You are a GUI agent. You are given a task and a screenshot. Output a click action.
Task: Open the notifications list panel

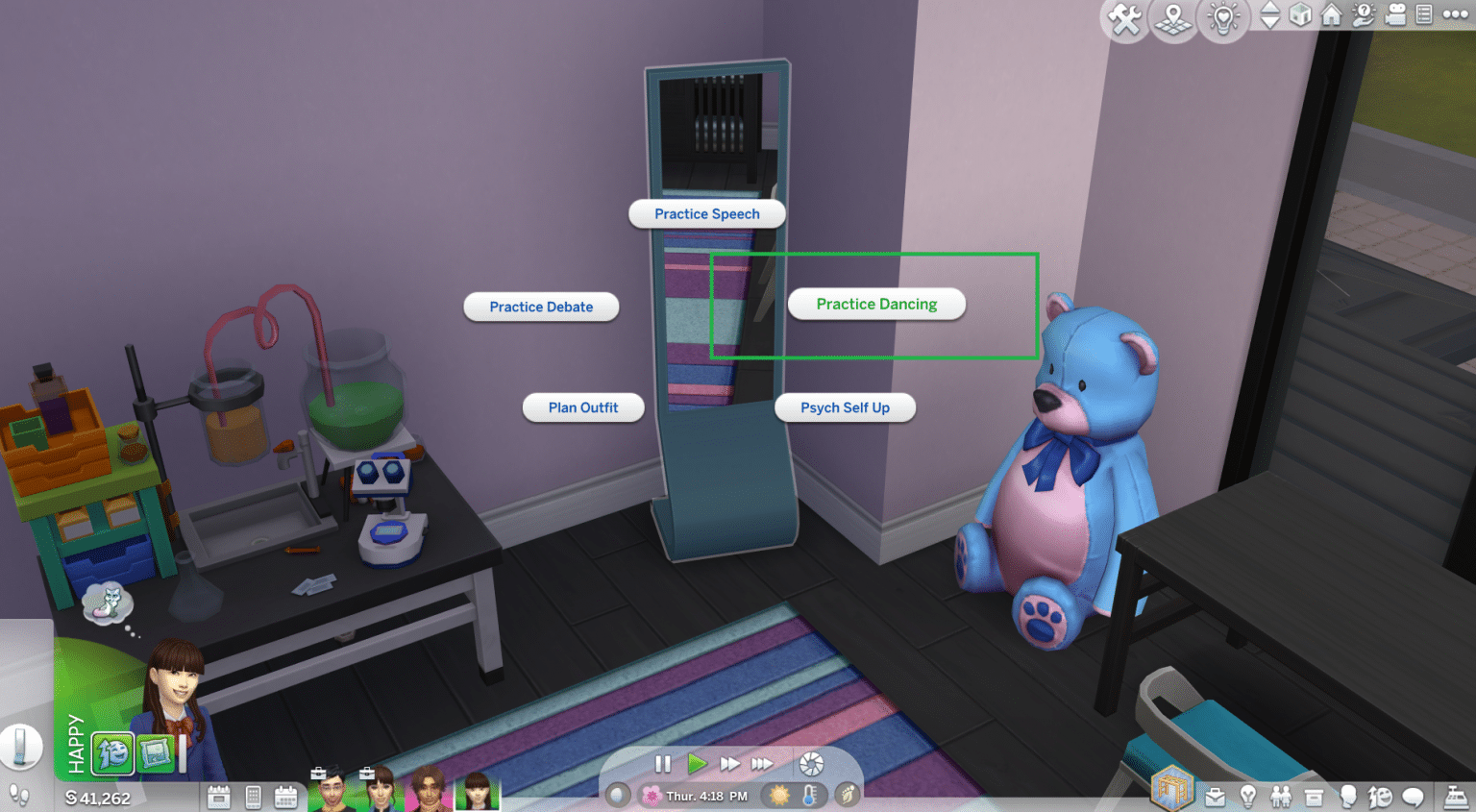[x=1426, y=16]
